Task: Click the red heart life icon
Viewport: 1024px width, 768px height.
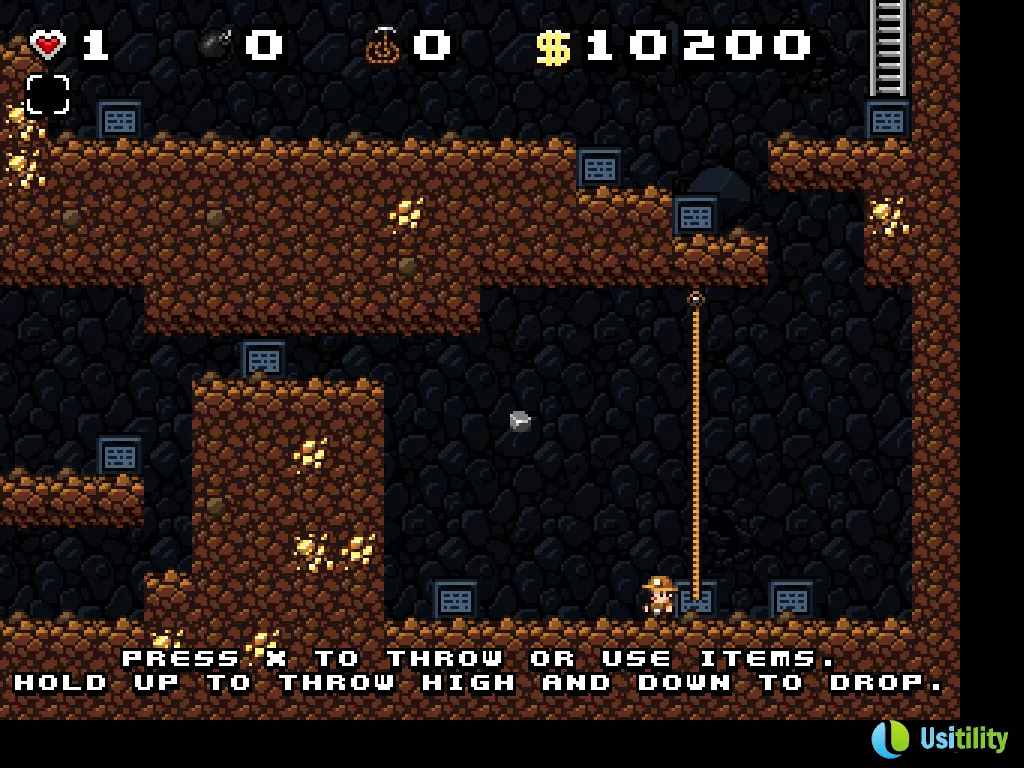Action: [x=47, y=44]
